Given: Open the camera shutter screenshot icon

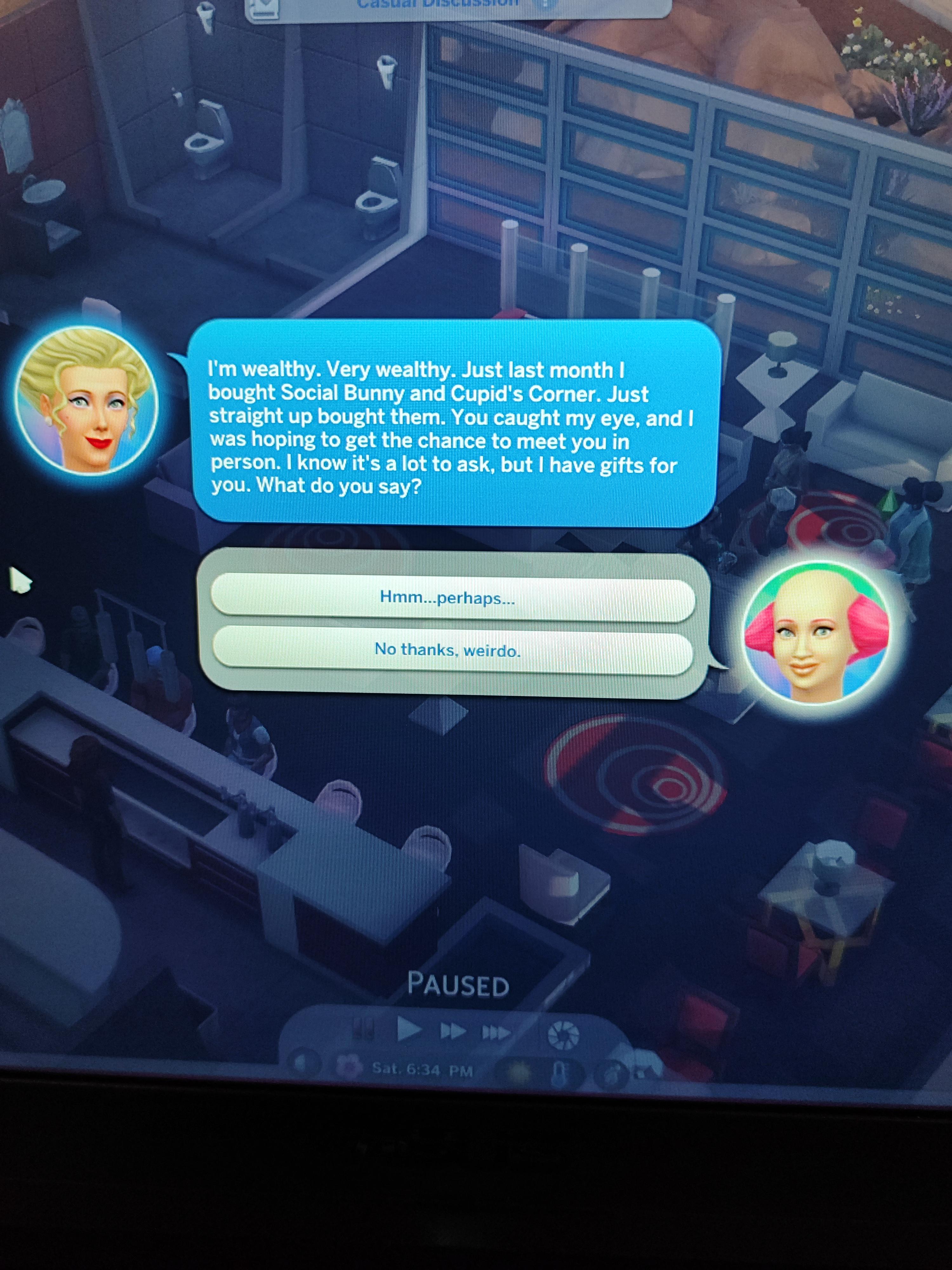Looking at the screenshot, I should tap(563, 1035).
